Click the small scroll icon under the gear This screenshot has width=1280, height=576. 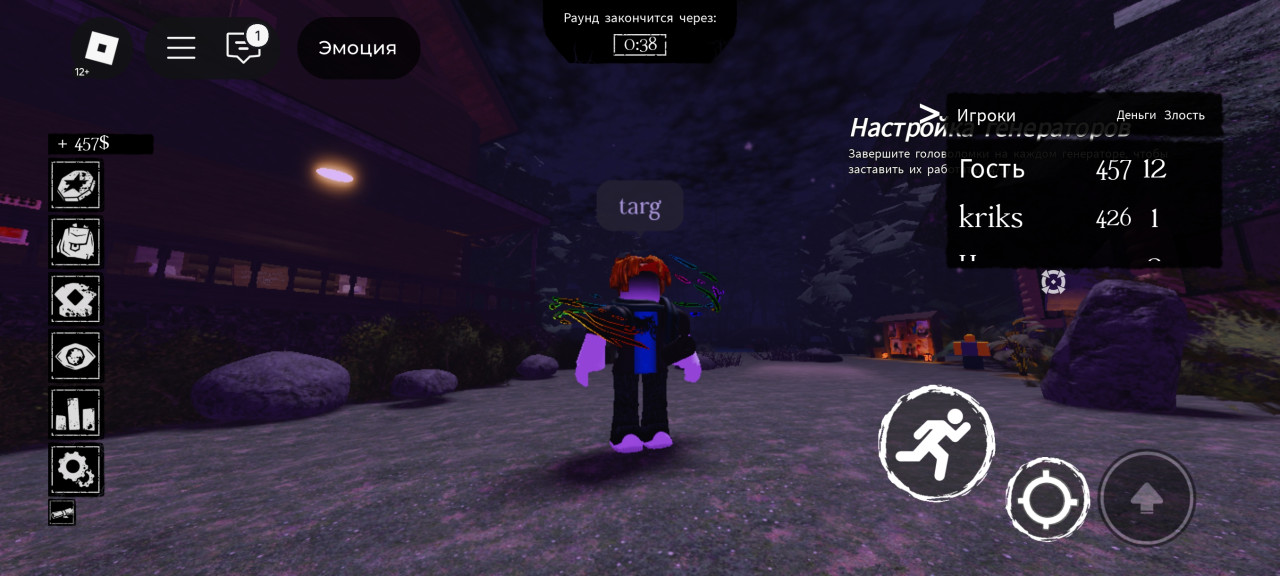point(62,513)
